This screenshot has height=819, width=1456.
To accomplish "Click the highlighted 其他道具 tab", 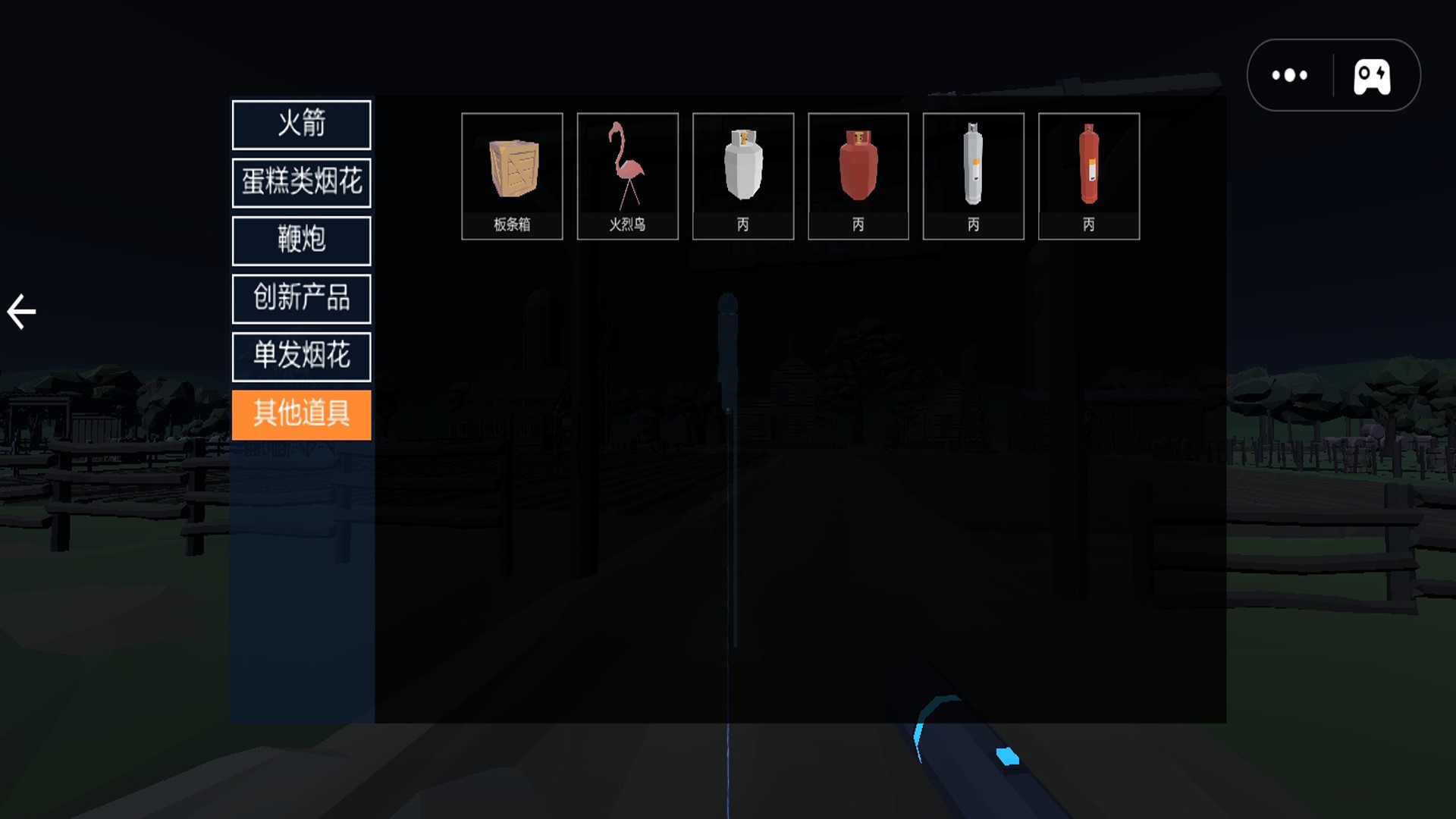I will click(301, 414).
